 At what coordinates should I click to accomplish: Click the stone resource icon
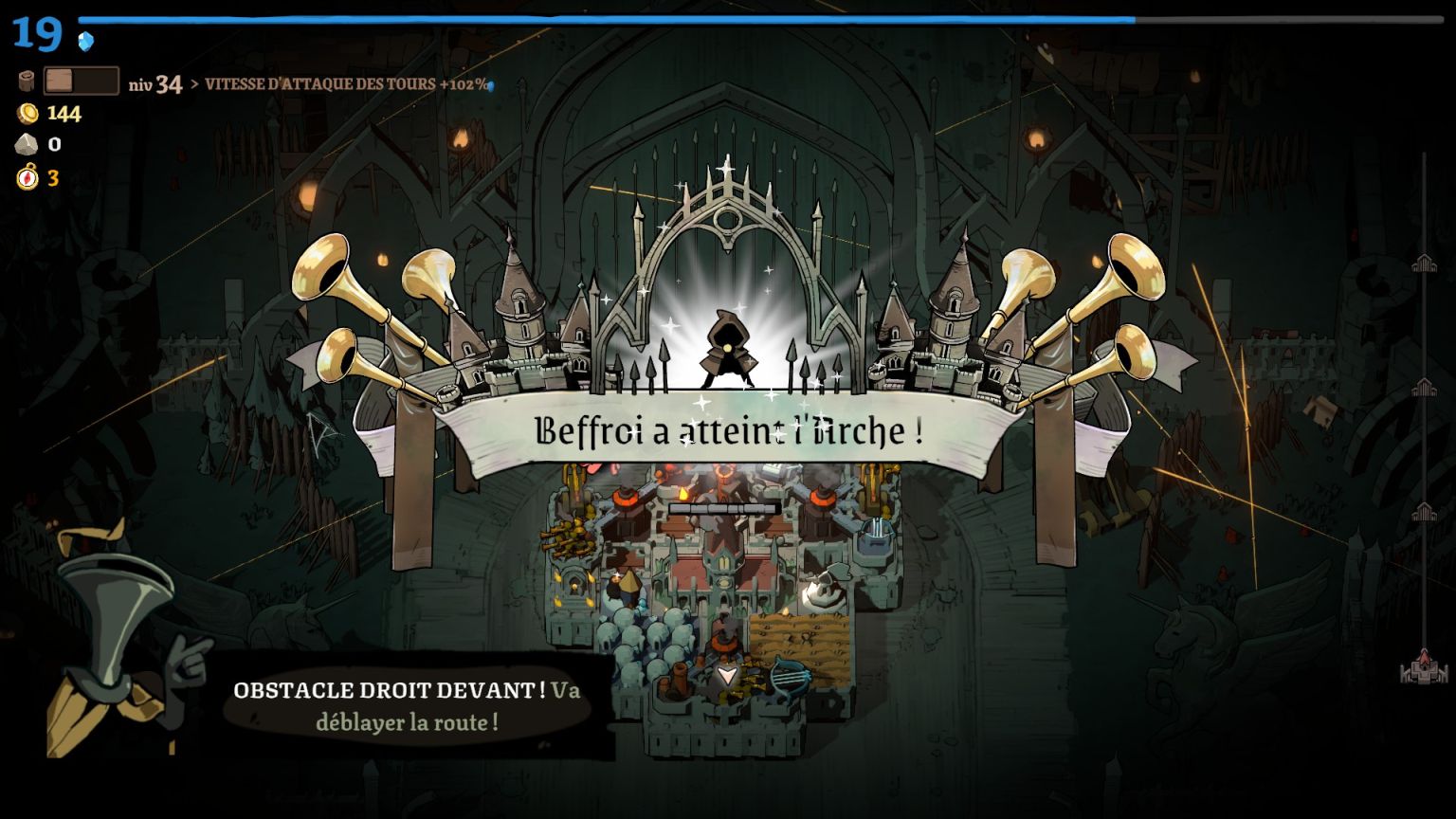(27, 144)
